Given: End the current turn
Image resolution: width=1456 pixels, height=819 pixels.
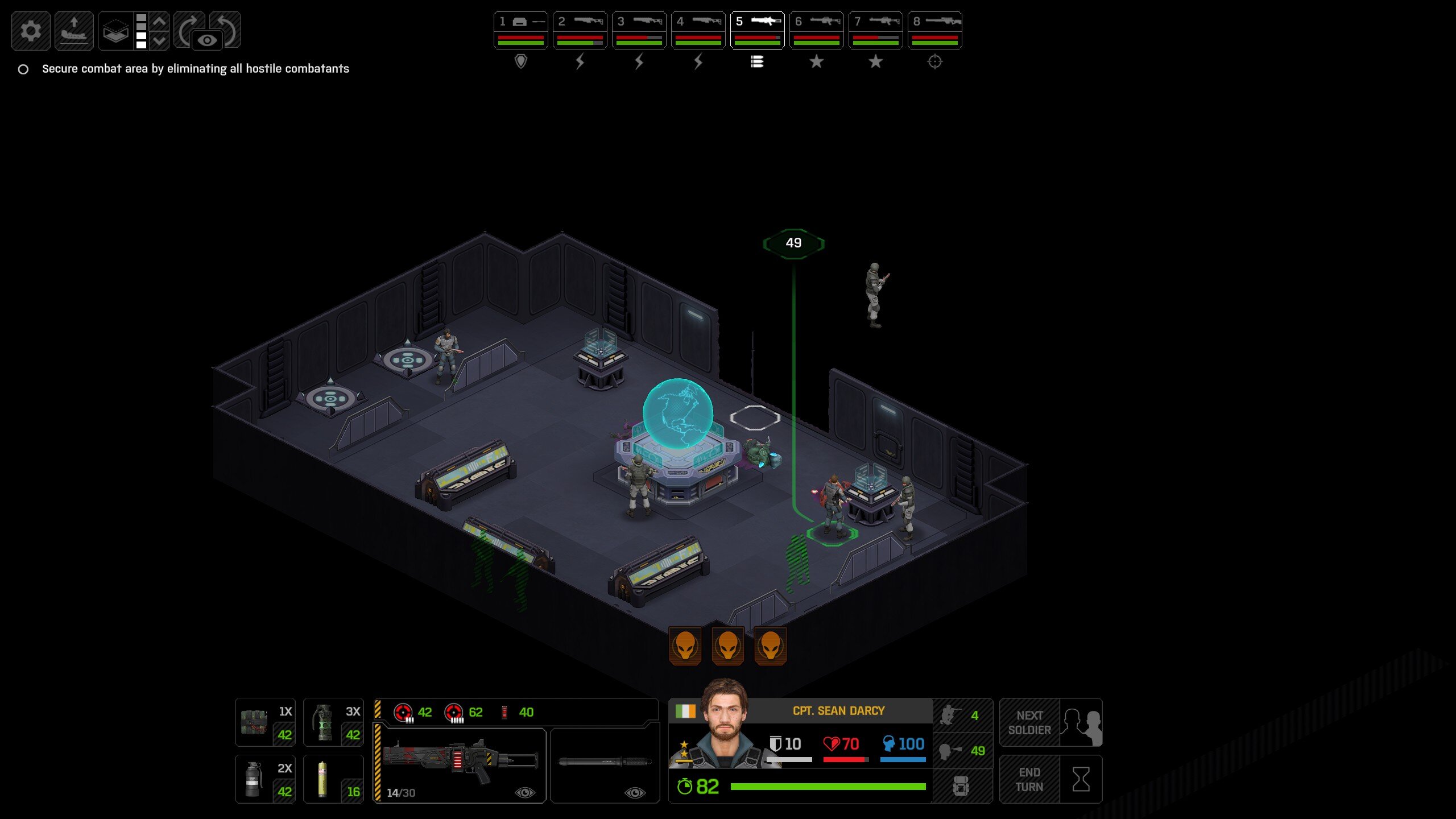Looking at the screenshot, I should coord(1050,779).
